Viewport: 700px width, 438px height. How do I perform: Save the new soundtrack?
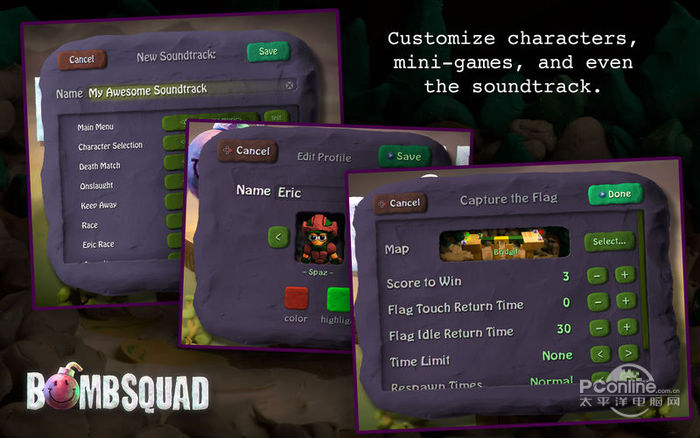268,51
